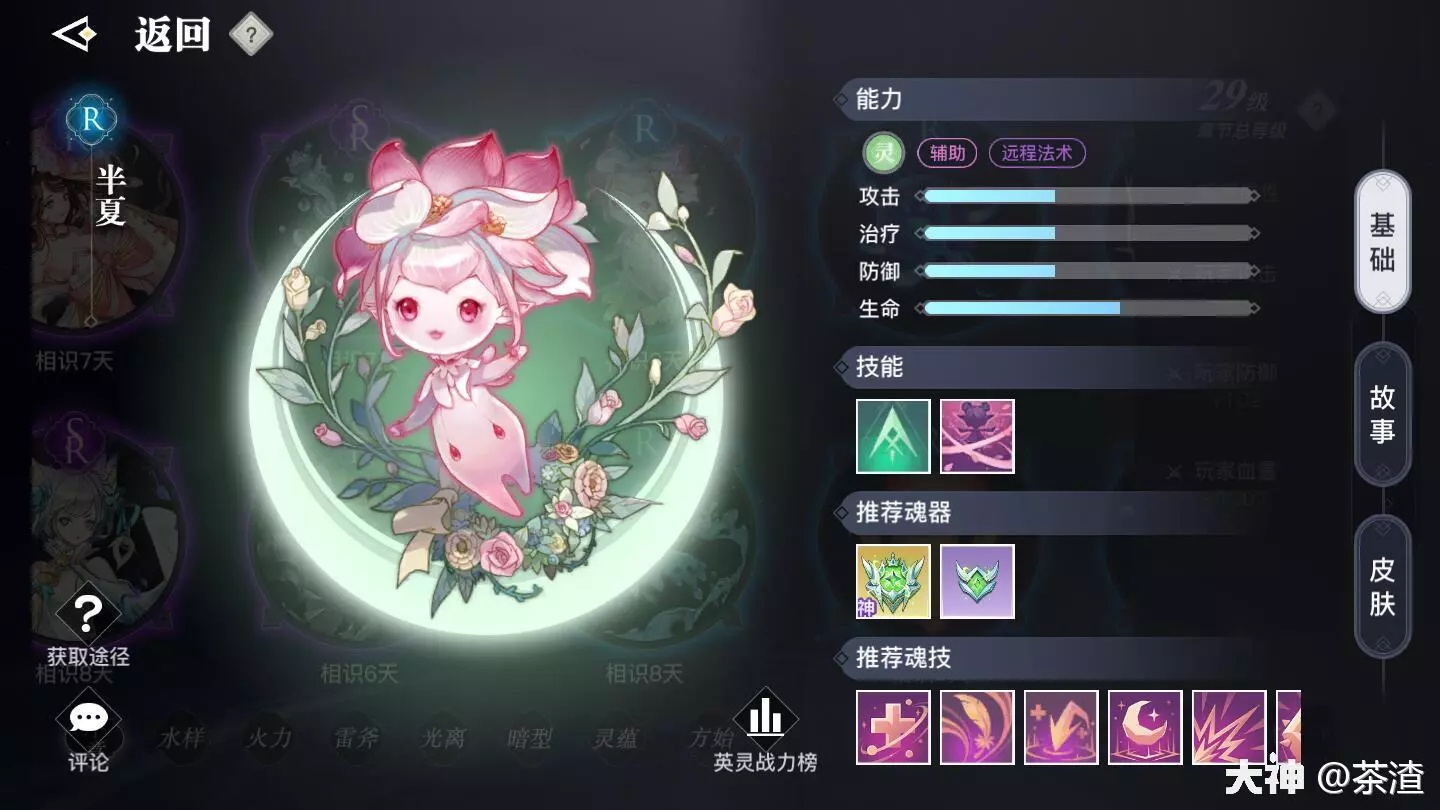Choose the feather swirl soul skill

point(977,727)
